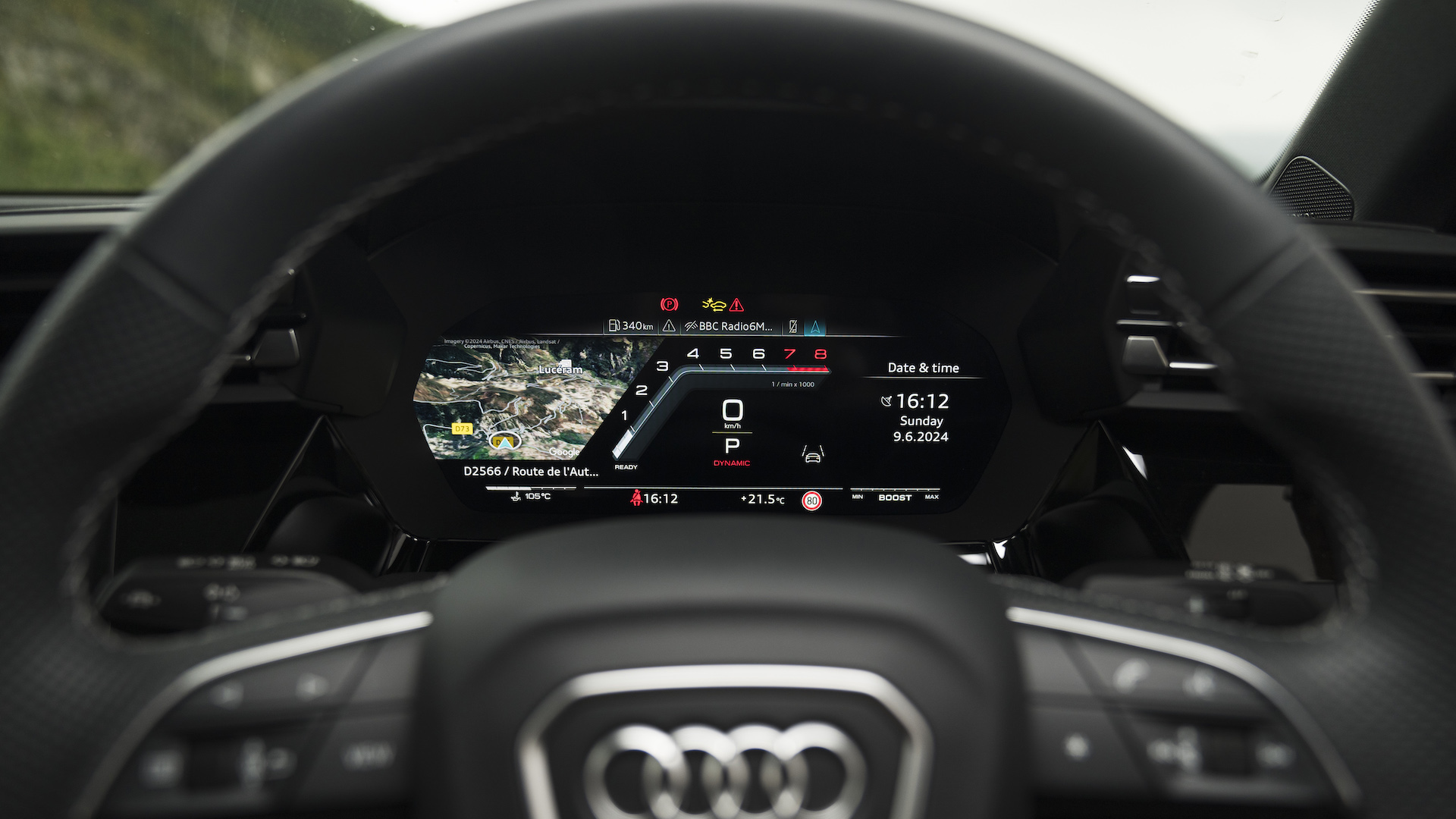This screenshot has height=819, width=1456.
Task: Open the satellite navigation map
Action: point(523,398)
